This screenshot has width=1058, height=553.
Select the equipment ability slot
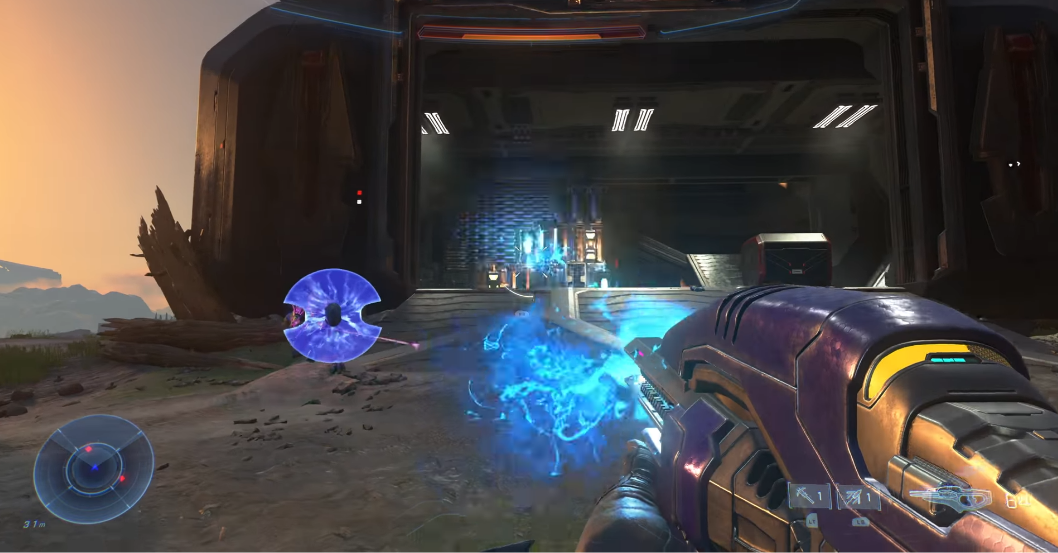(809, 496)
